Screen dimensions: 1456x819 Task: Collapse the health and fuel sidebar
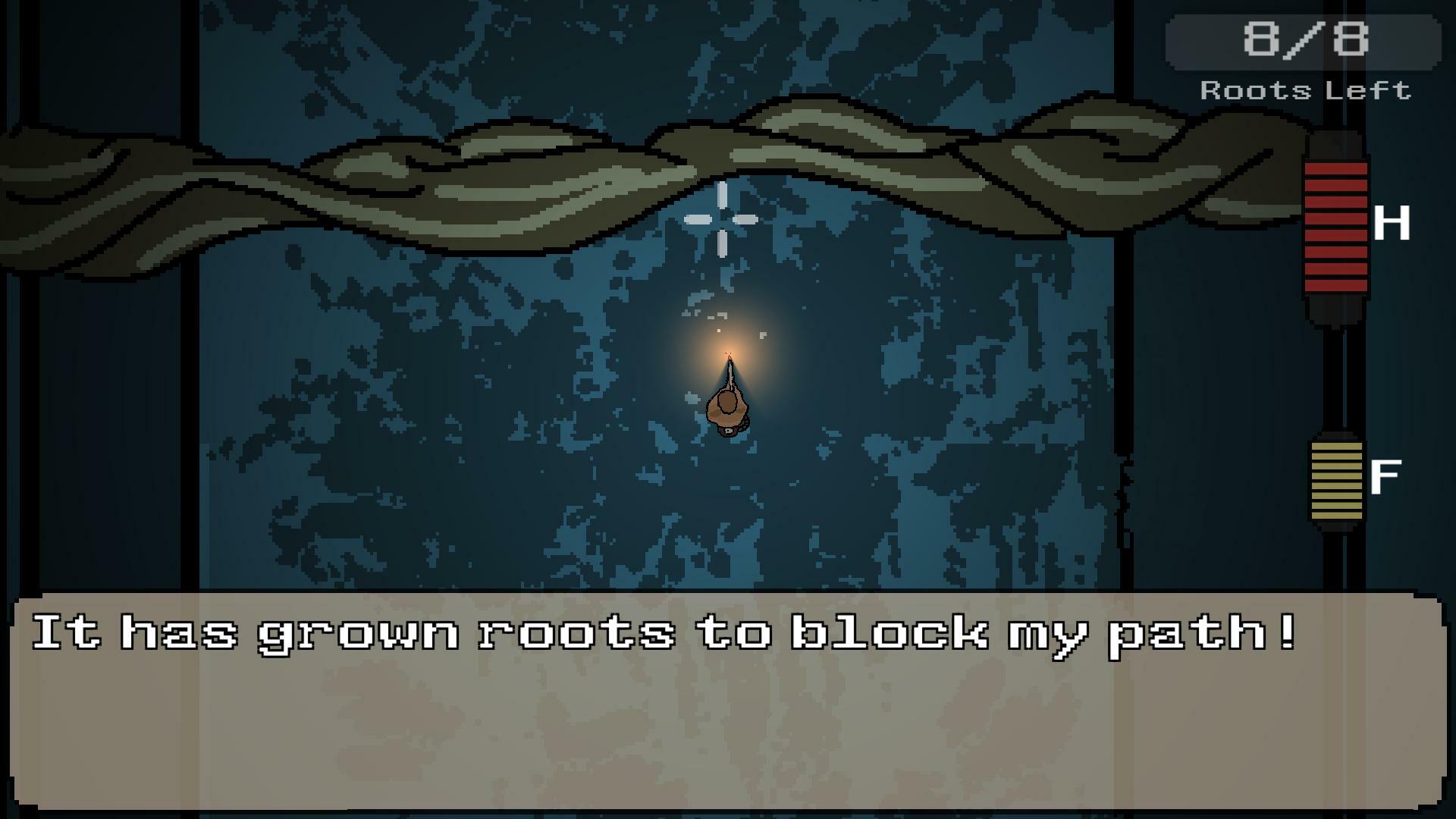pos(1338,349)
